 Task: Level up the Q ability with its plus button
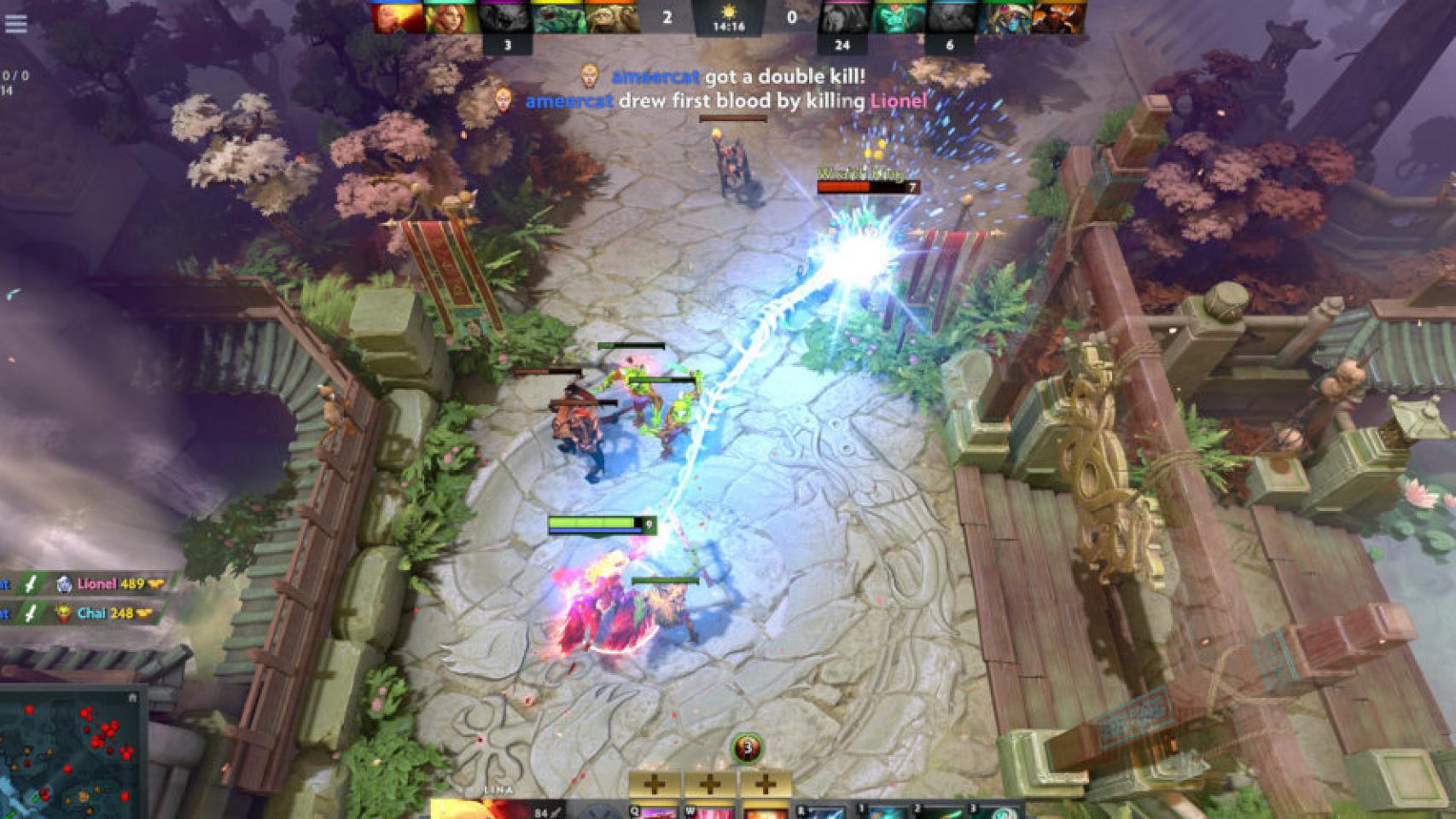coord(655,785)
